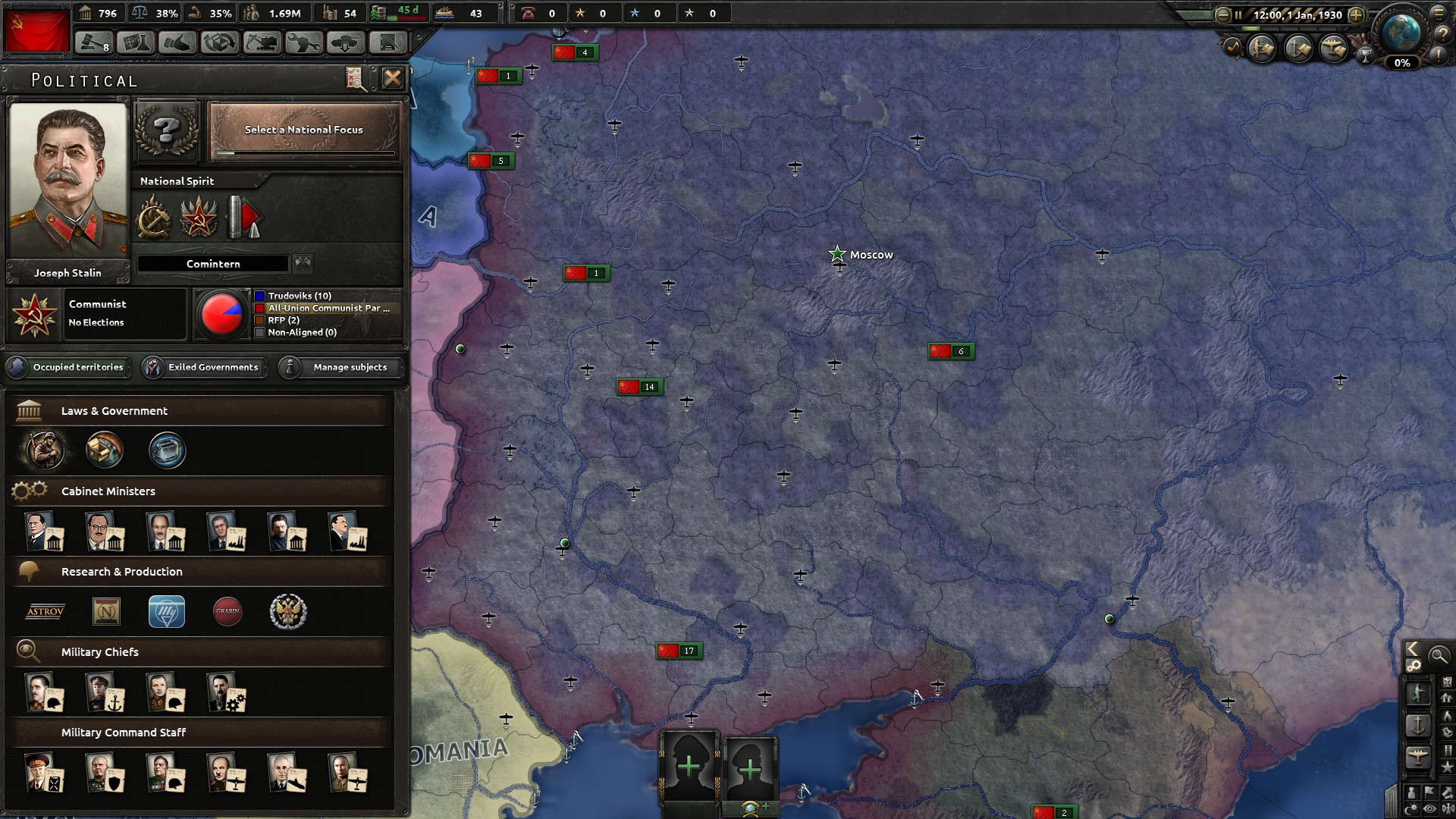Open Exiled Governments
Image resolution: width=1456 pixels, height=819 pixels.
(204, 367)
